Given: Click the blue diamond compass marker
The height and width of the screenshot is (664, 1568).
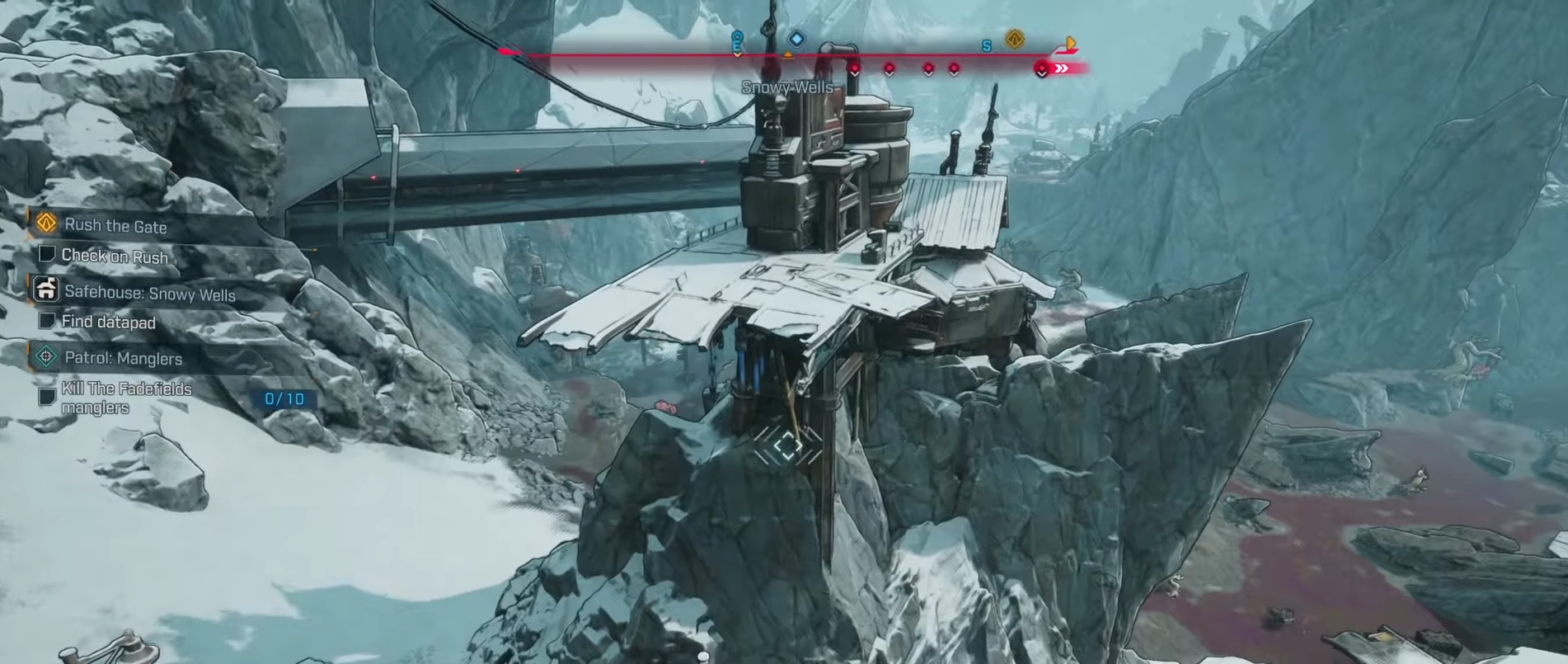Looking at the screenshot, I should pyautogui.click(x=796, y=39).
